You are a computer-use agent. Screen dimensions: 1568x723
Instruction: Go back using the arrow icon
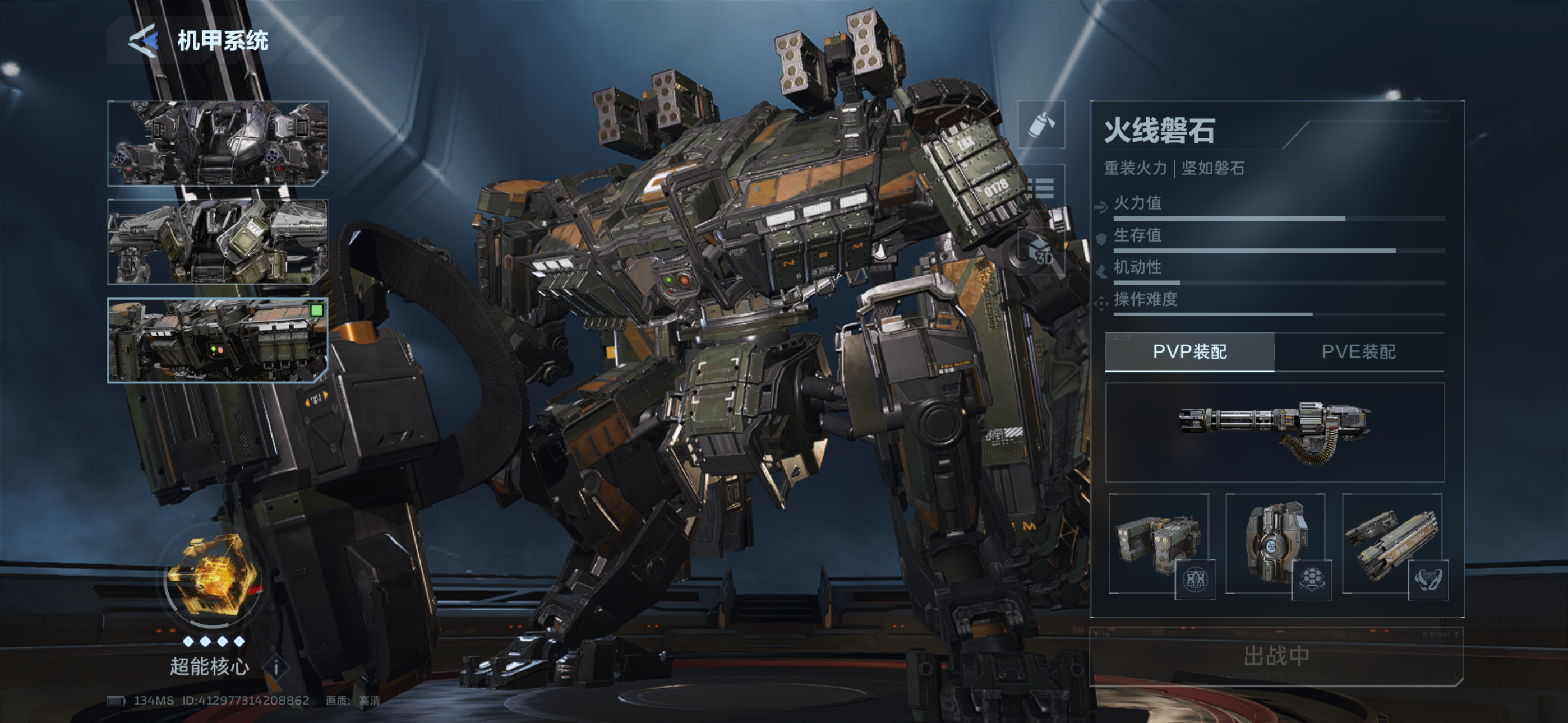144,41
